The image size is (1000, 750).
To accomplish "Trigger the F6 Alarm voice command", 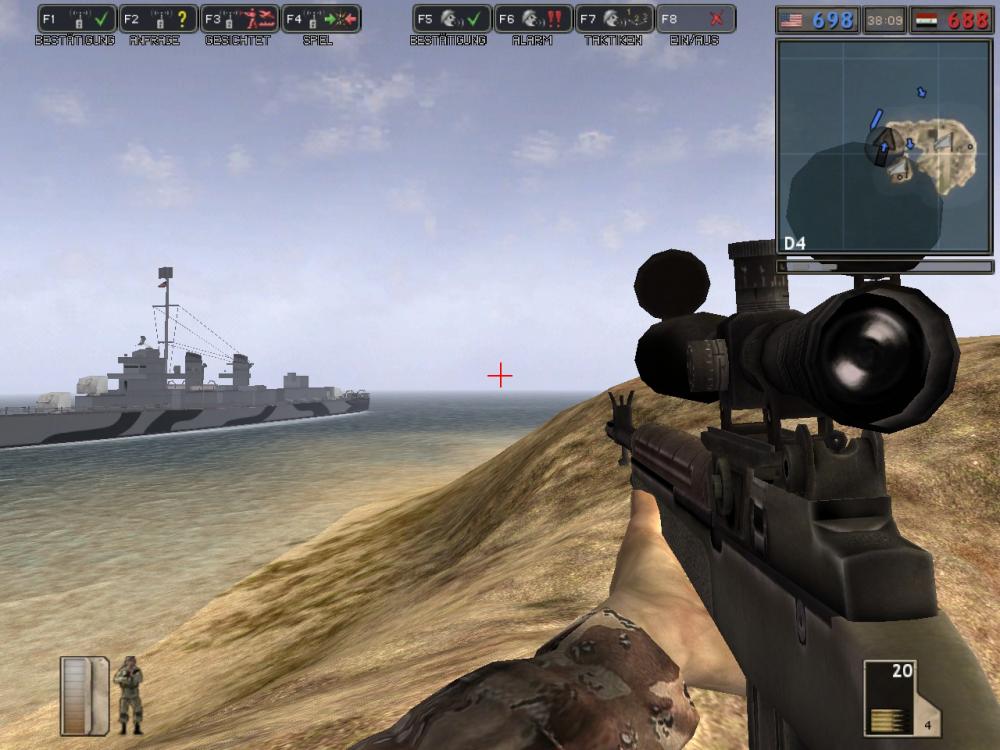I will tap(533, 19).
